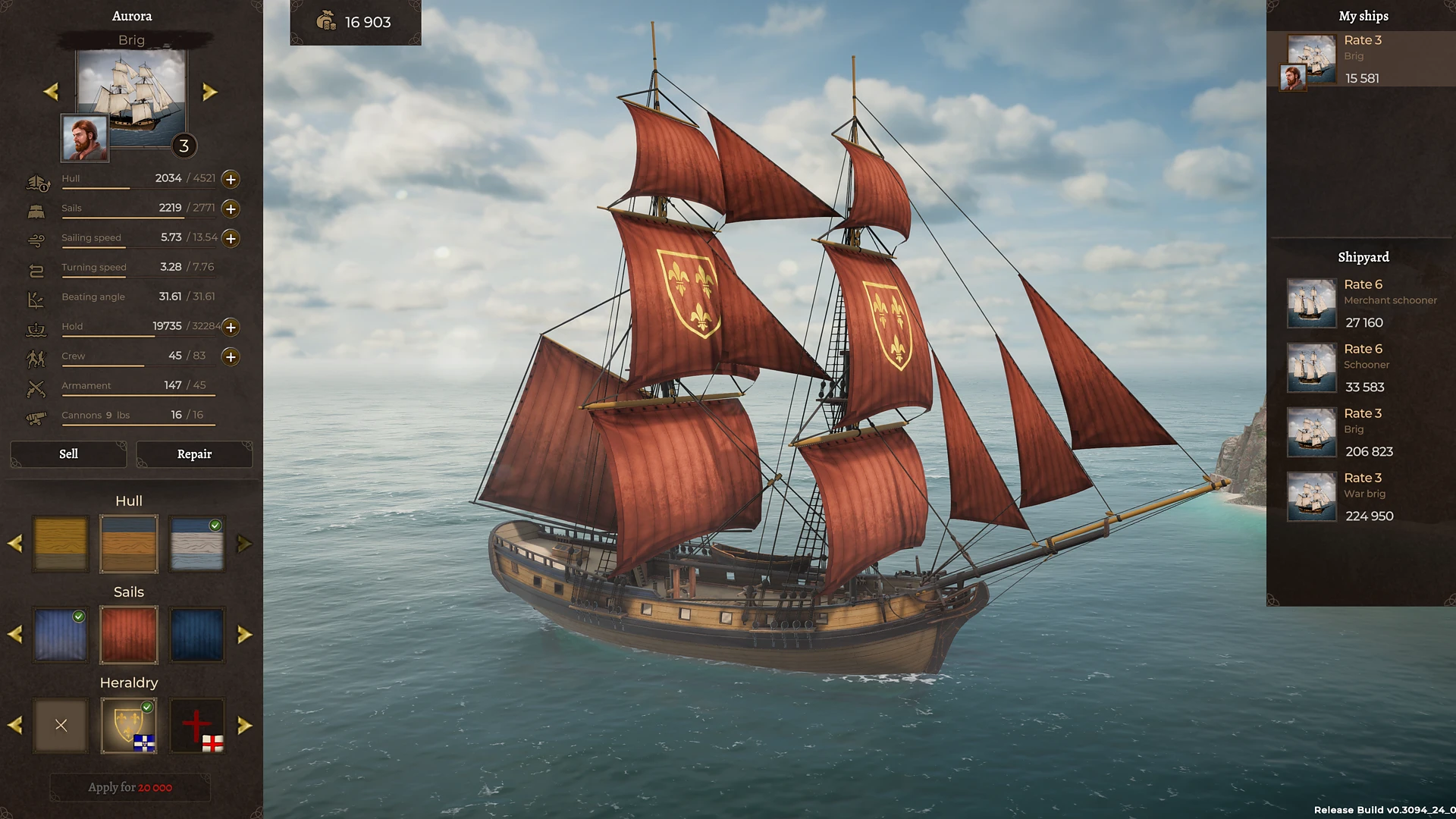Click the right arrow to browse more hulls

point(244,543)
